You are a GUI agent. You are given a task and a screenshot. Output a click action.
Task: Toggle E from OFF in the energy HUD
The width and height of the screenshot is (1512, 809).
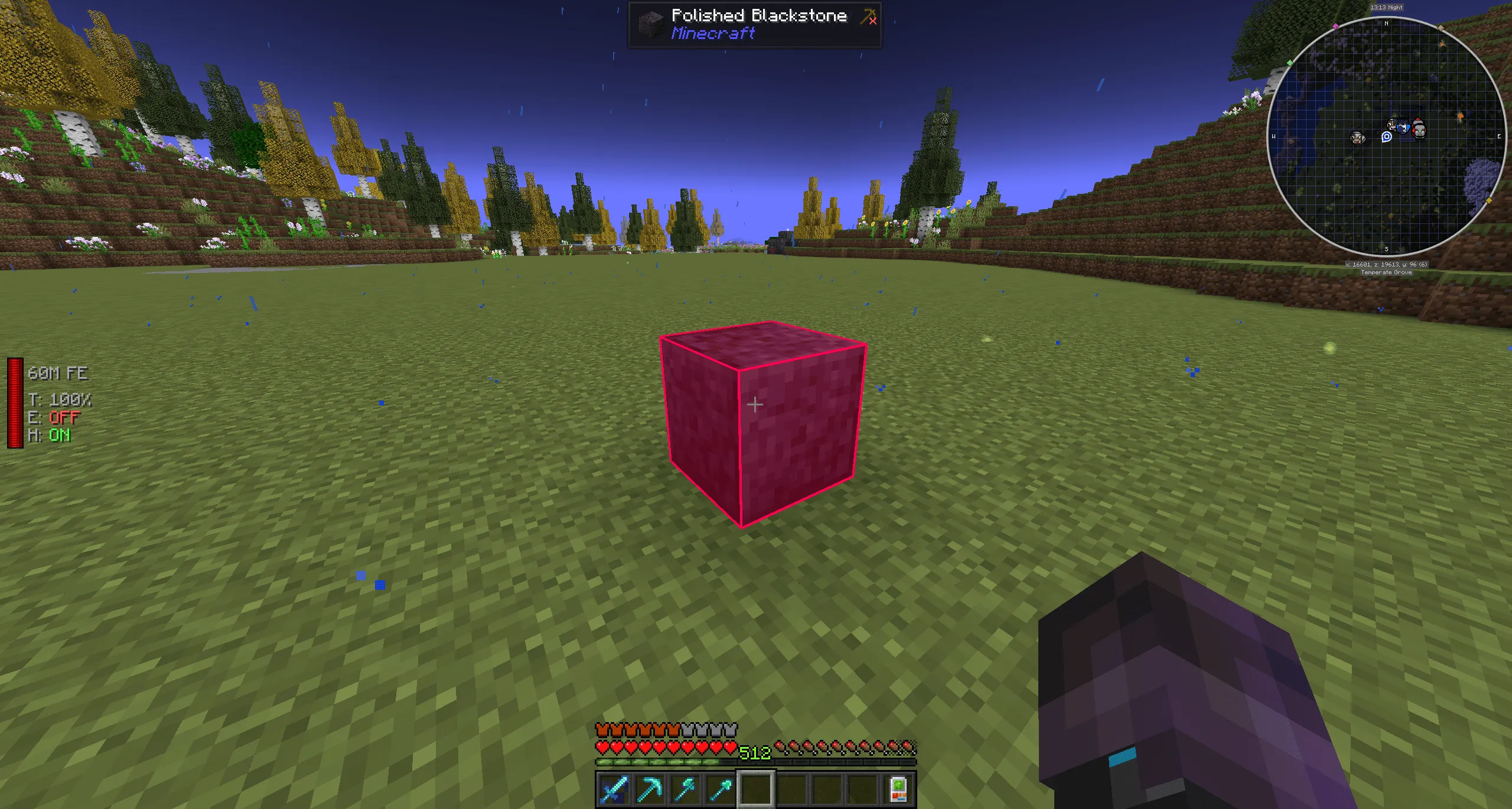click(x=65, y=418)
